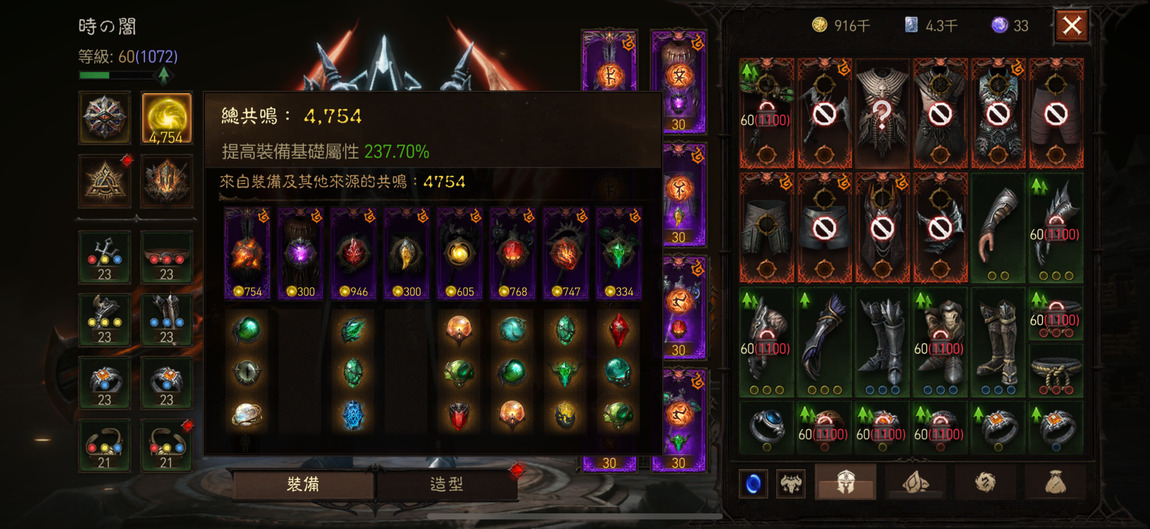Image resolution: width=1150 pixels, height=529 pixels.
Task: Select the legendary gem with 946 resonance
Action: (x=353, y=253)
